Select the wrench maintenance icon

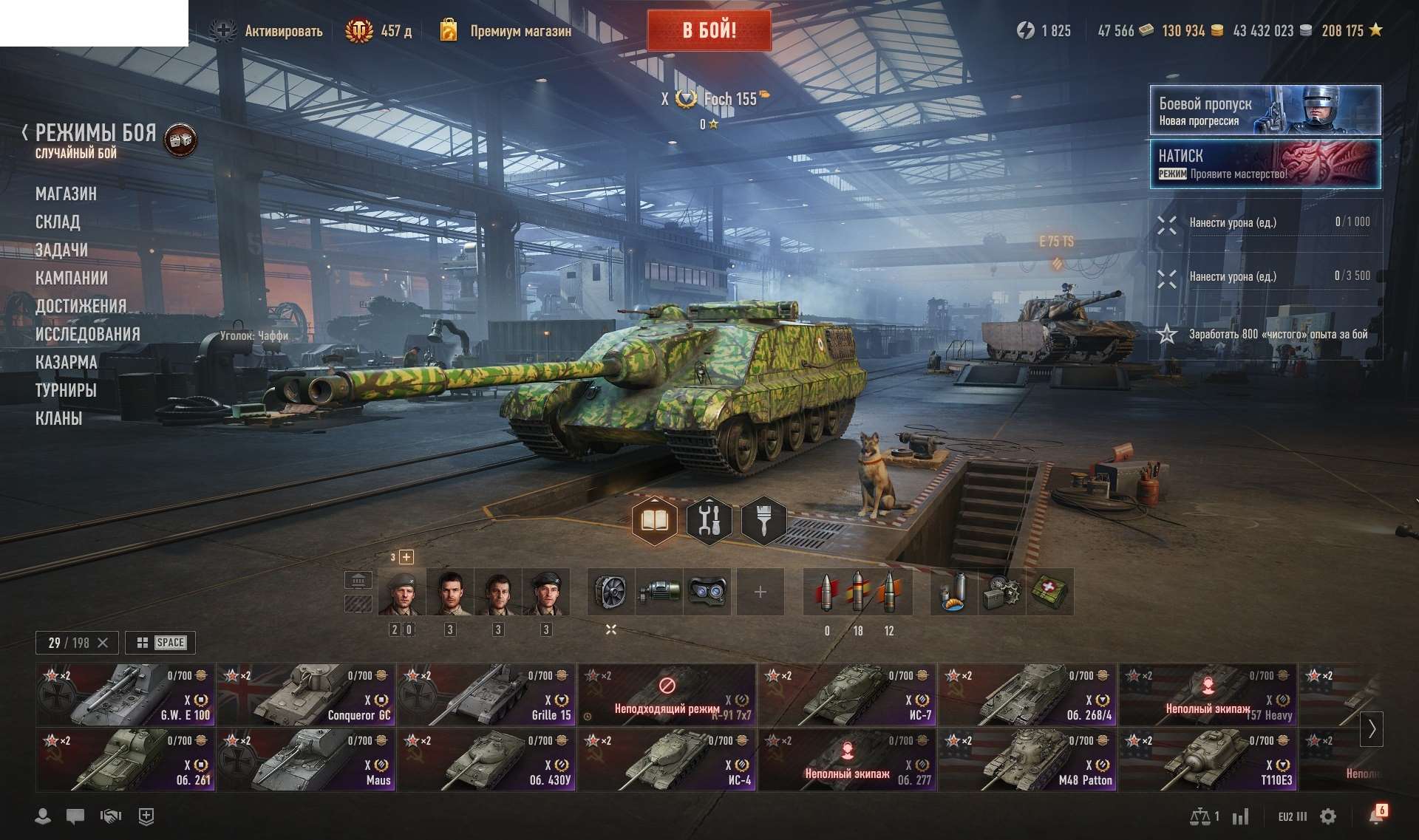(x=709, y=521)
